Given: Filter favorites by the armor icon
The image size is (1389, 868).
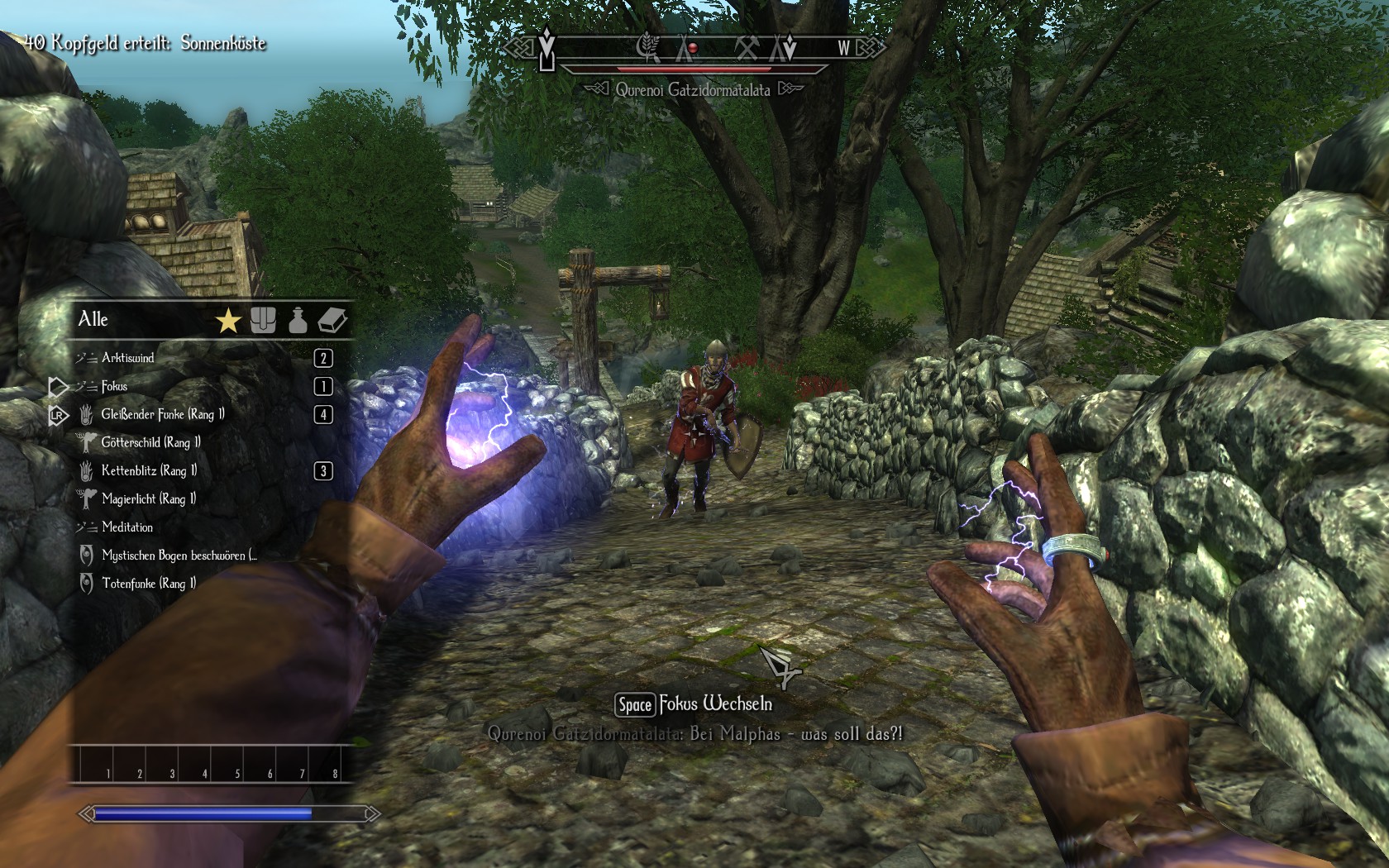Looking at the screenshot, I should [x=263, y=321].
